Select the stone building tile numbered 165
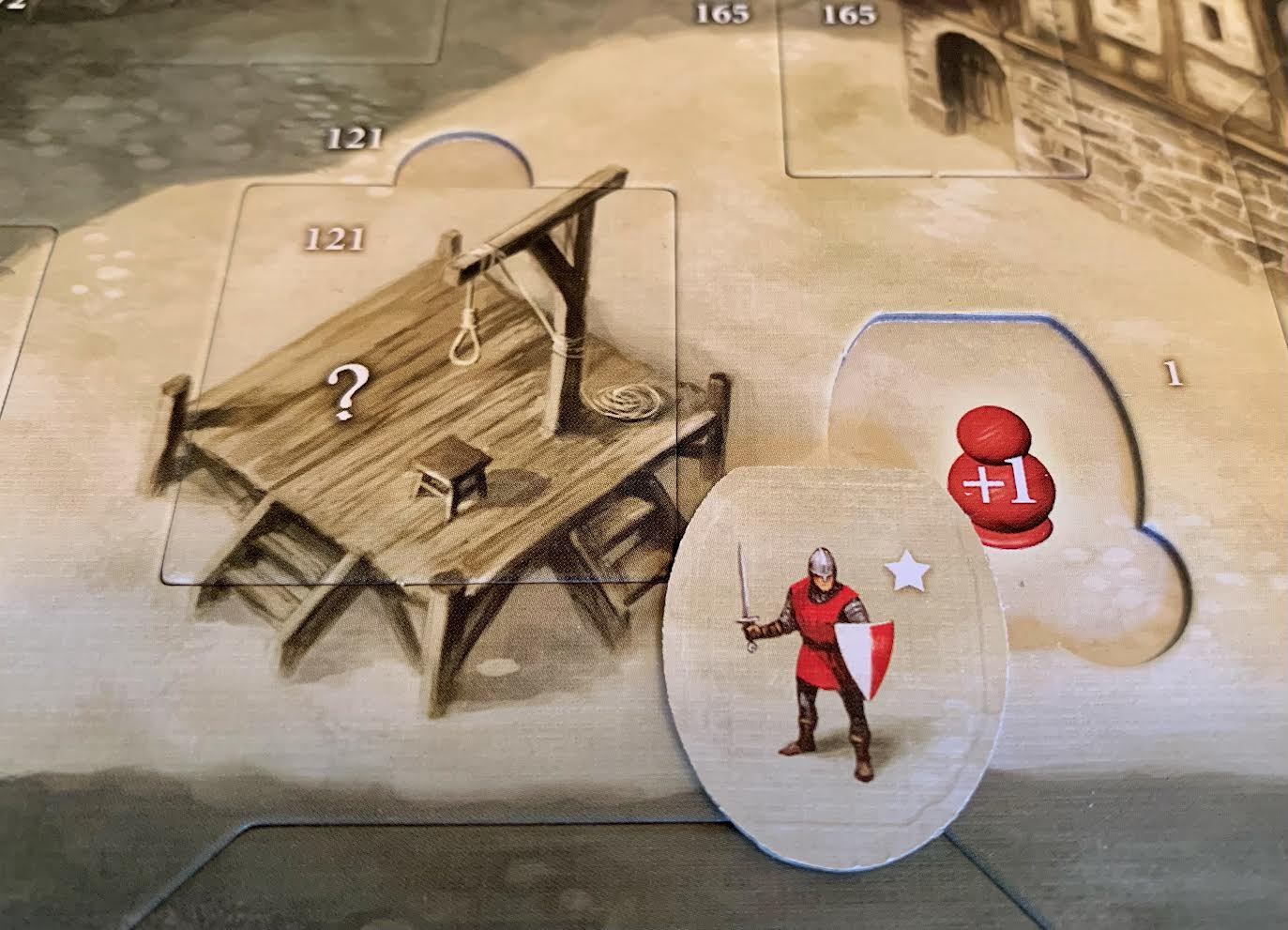 click(x=938, y=89)
